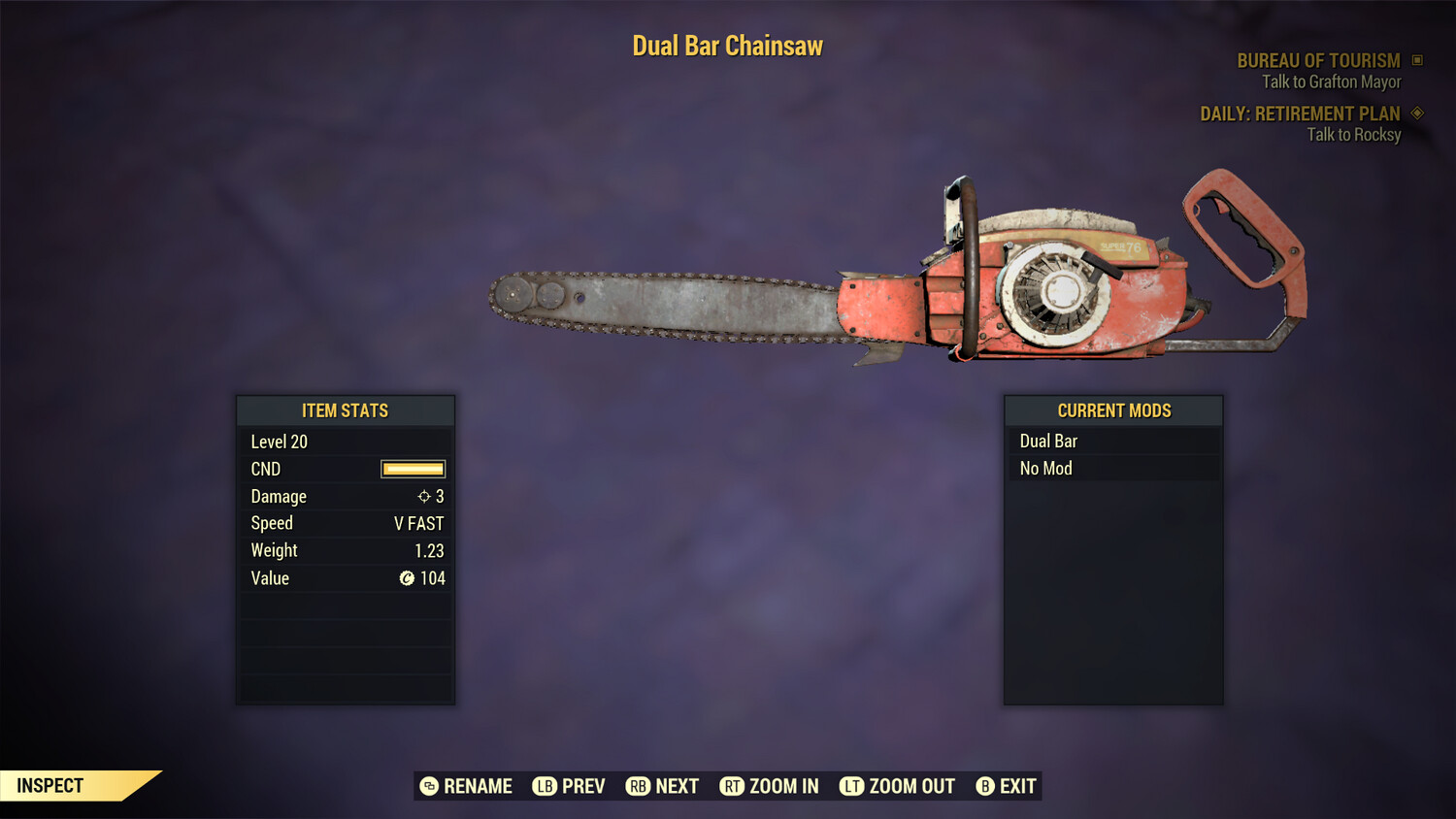The height and width of the screenshot is (819, 1456).
Task: Click the B button glyph beside EXIT
Action: tap(985, 786)
